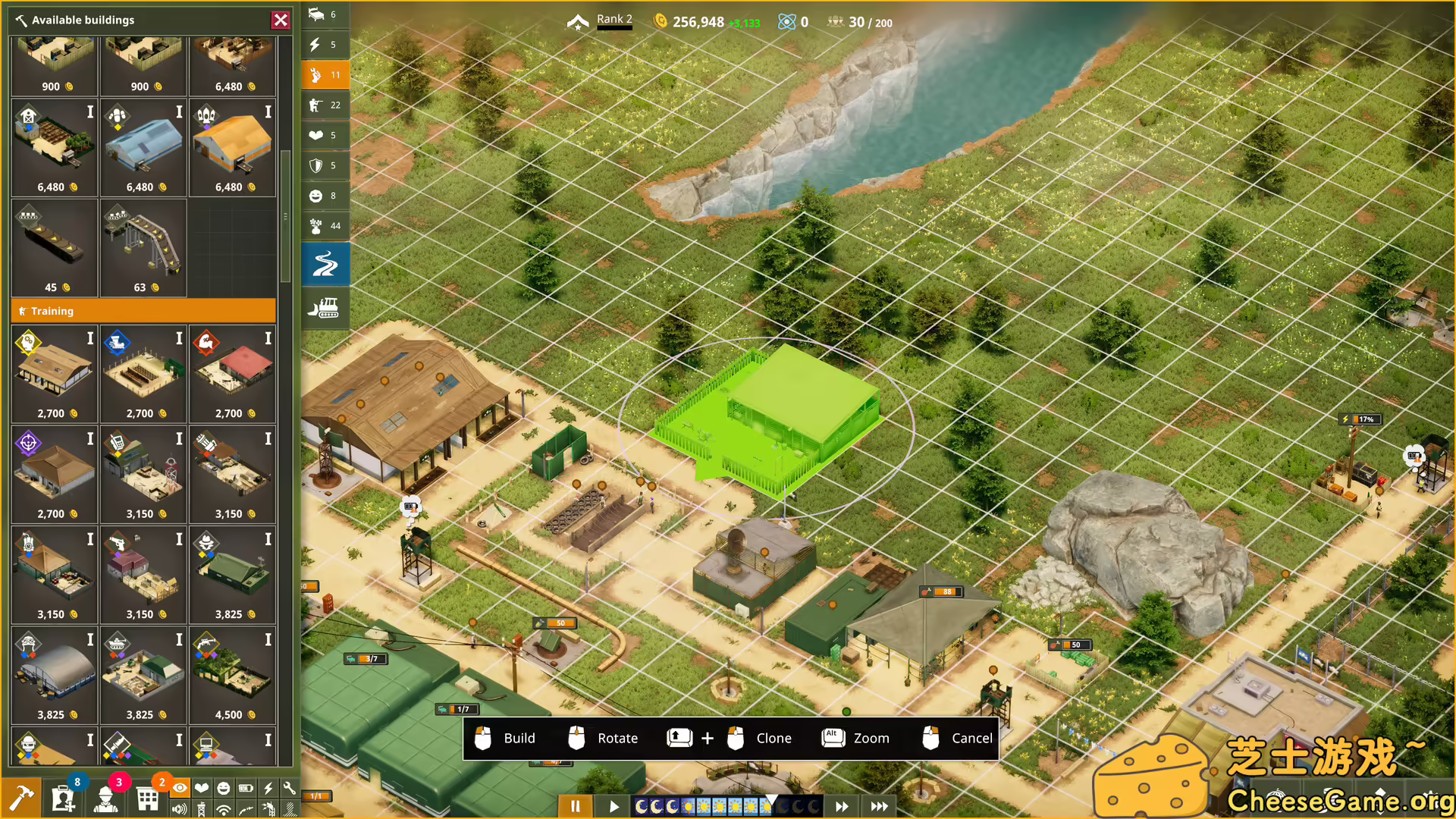Screen dimensions: 1456x819
Task: Switch to the buildings management tab
Action: (147, 798)
